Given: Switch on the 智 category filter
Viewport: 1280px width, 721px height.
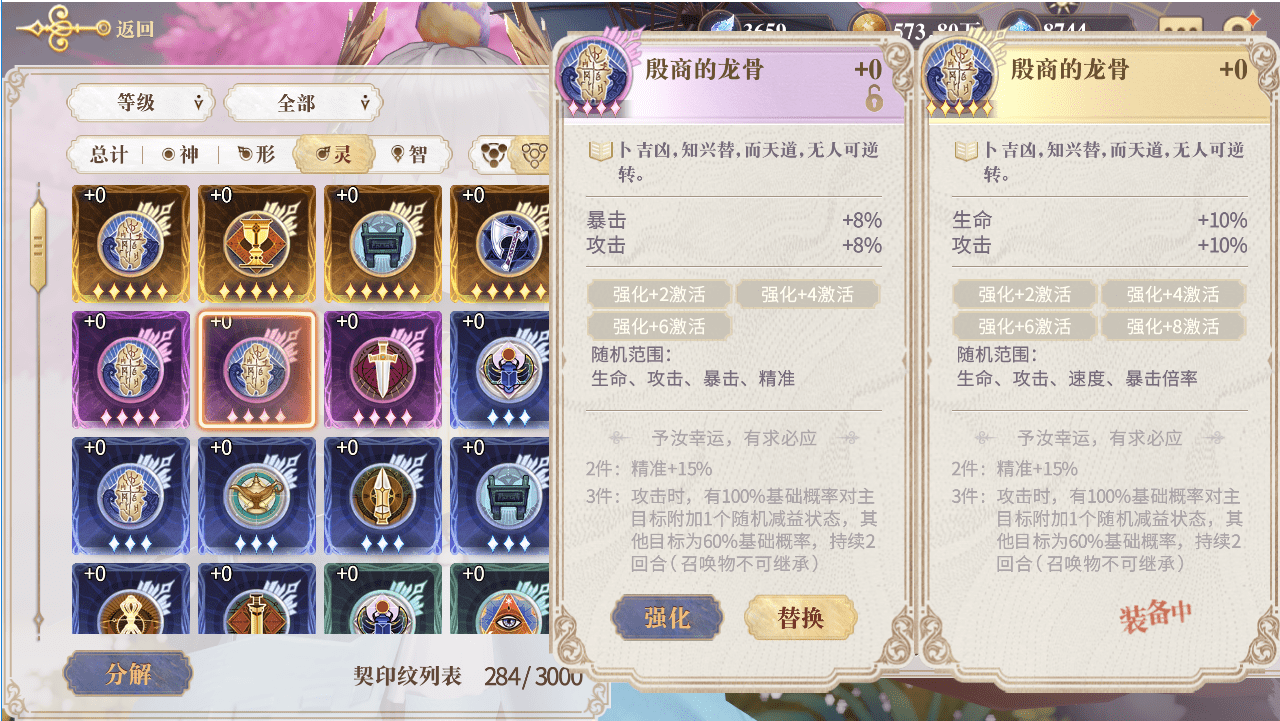Looking at the screenshot, I should 412,155.
